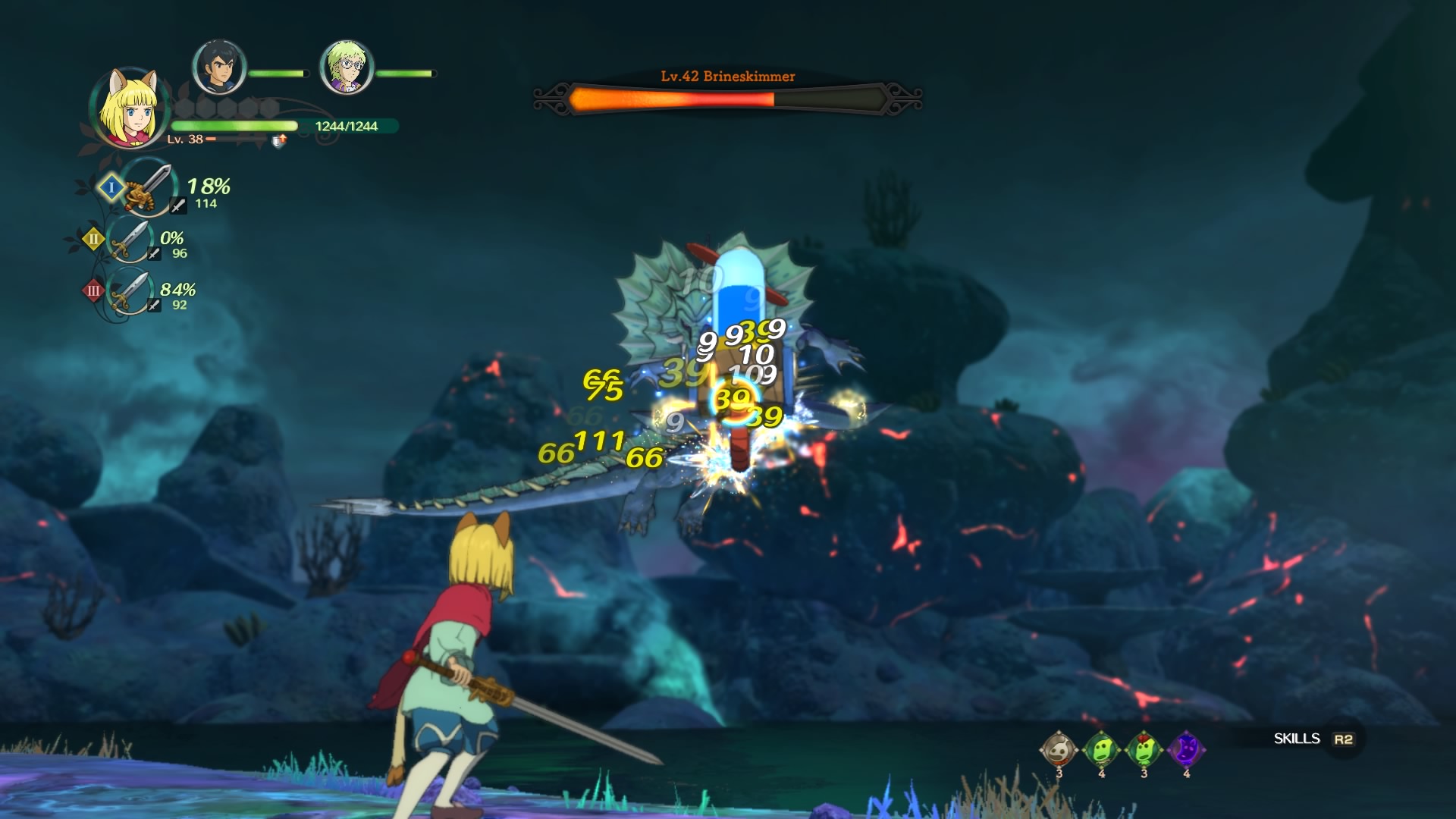Select Evan's cat-eared leader portrait
This screenshot has width=1456, height=819.
click(x=129, y=108)
